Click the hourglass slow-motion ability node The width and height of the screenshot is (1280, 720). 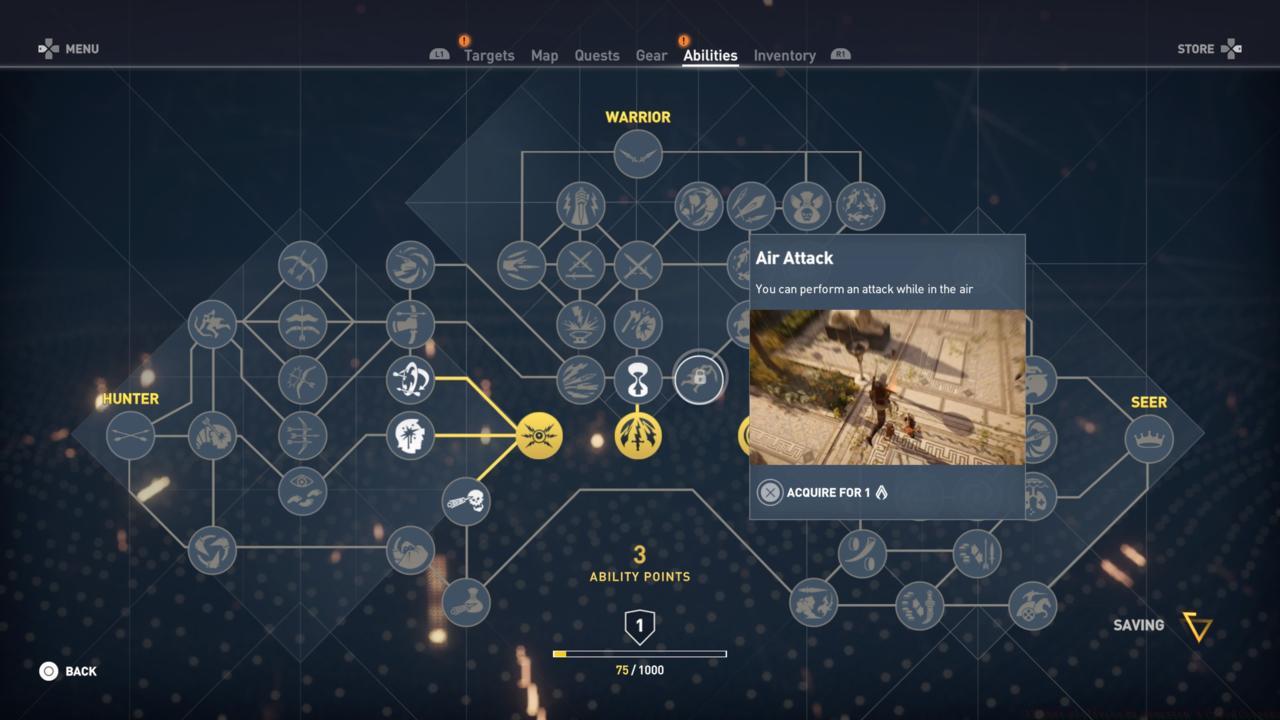click(638, 378)
